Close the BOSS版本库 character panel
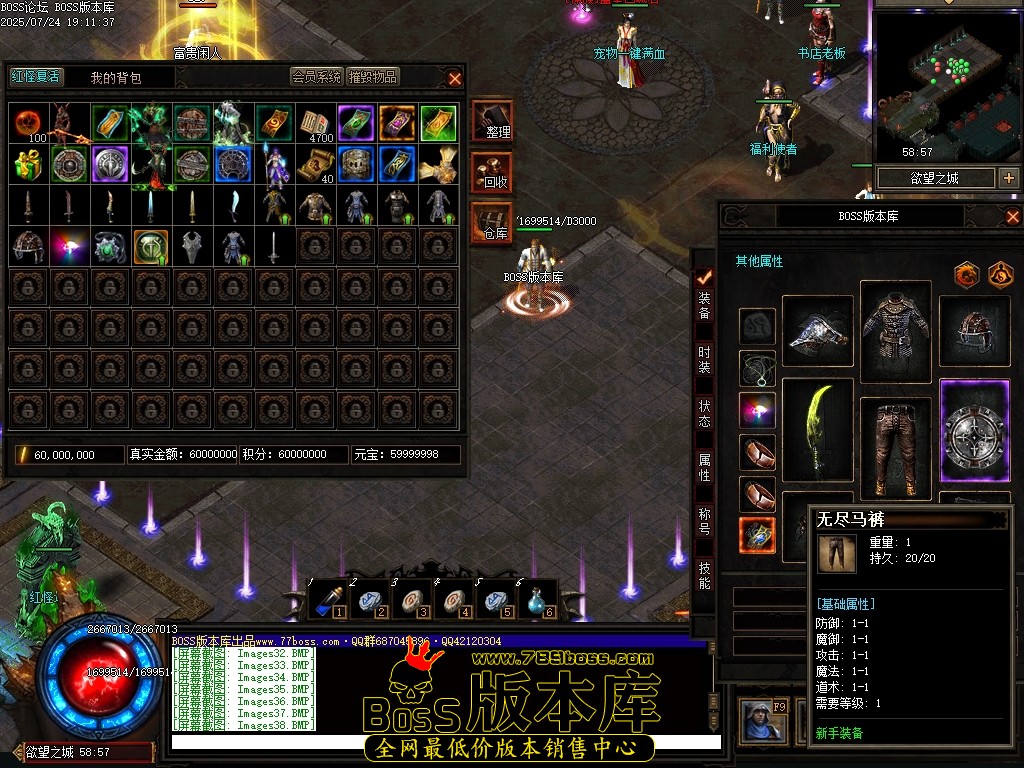 coord(1012,217)
